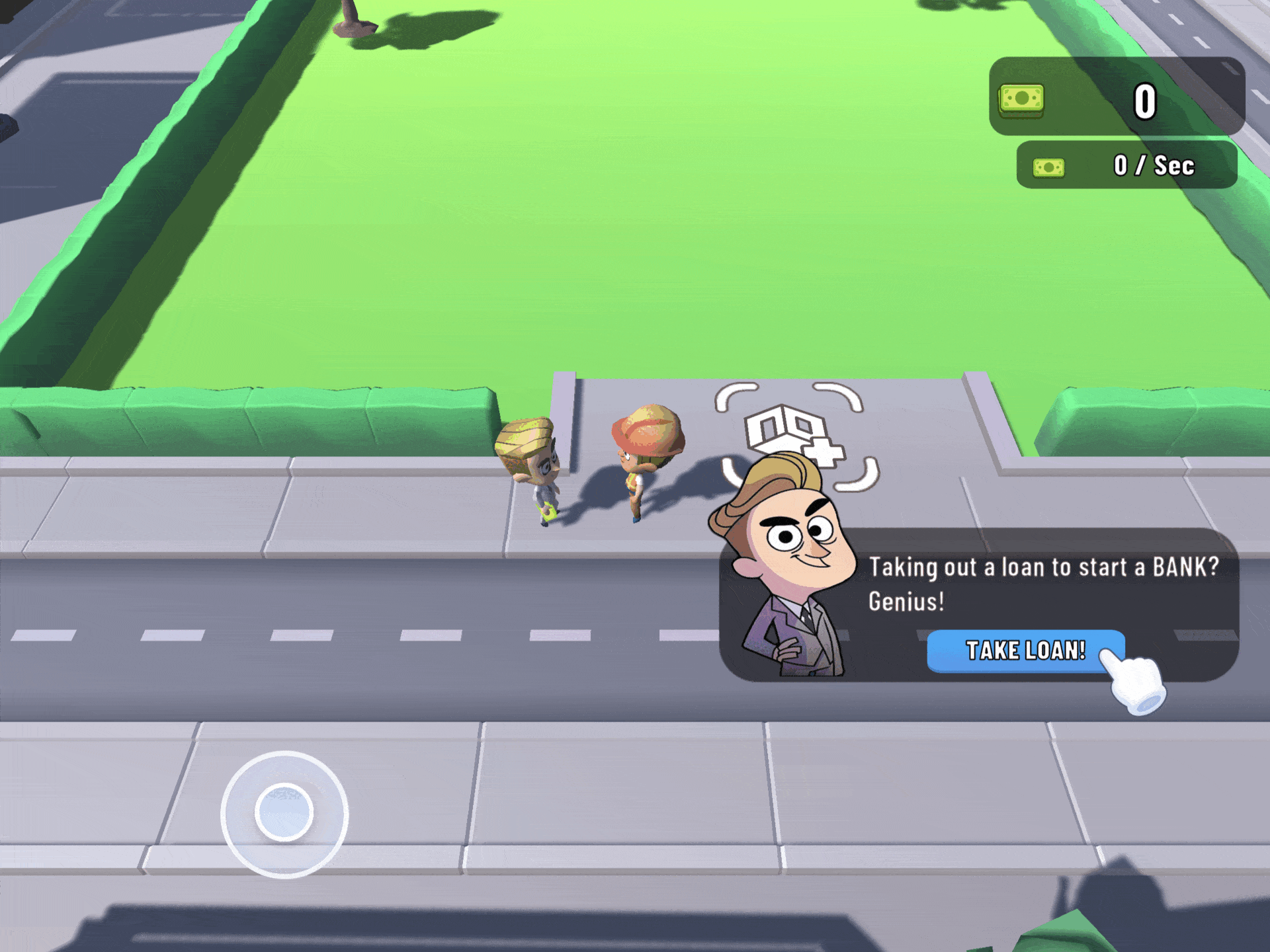Tap the TAKE LOAN! button
This screenshot has height=952, width=1270.
(1025, 651)
